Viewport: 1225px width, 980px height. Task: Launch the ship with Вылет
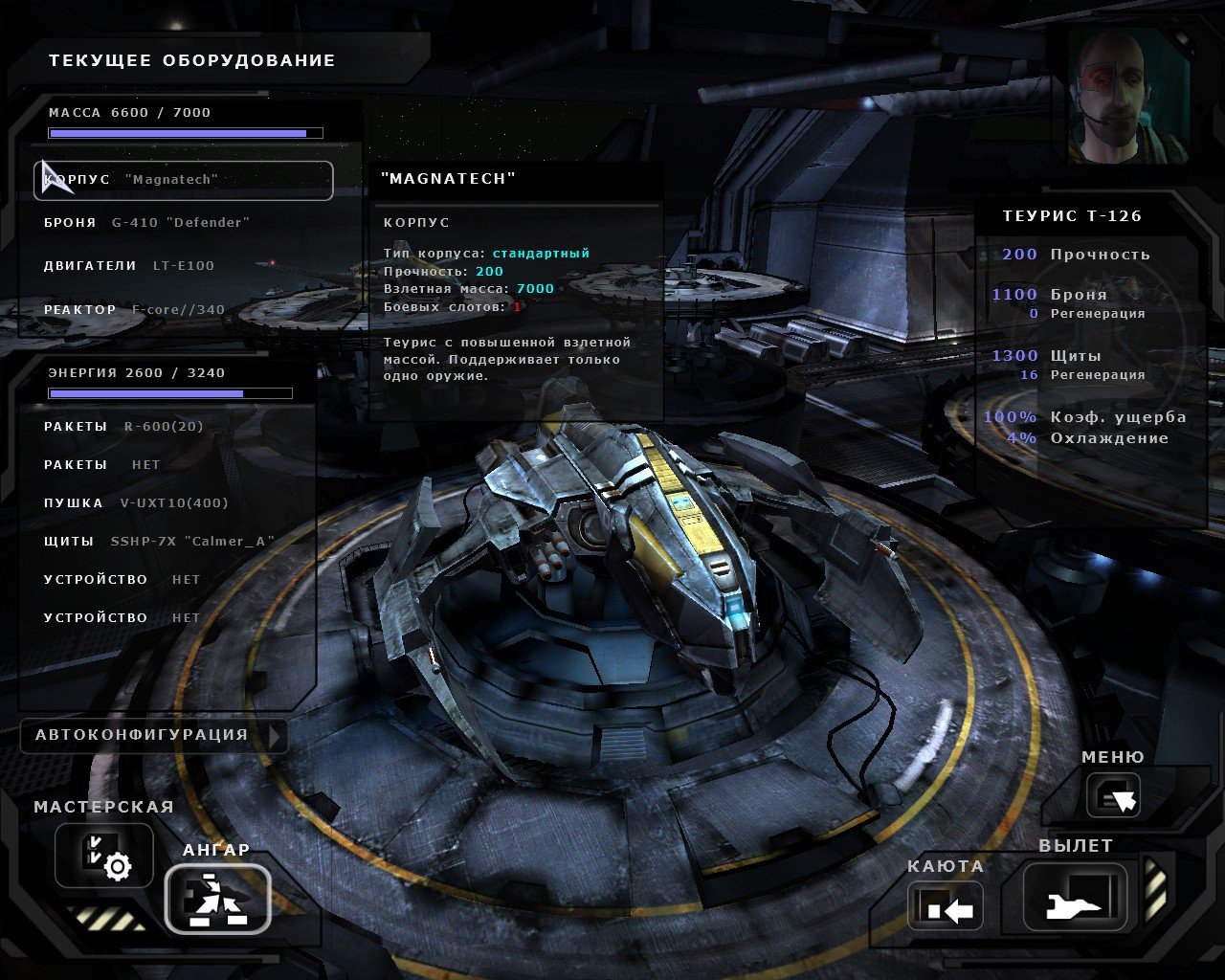tap(1075, 897)
